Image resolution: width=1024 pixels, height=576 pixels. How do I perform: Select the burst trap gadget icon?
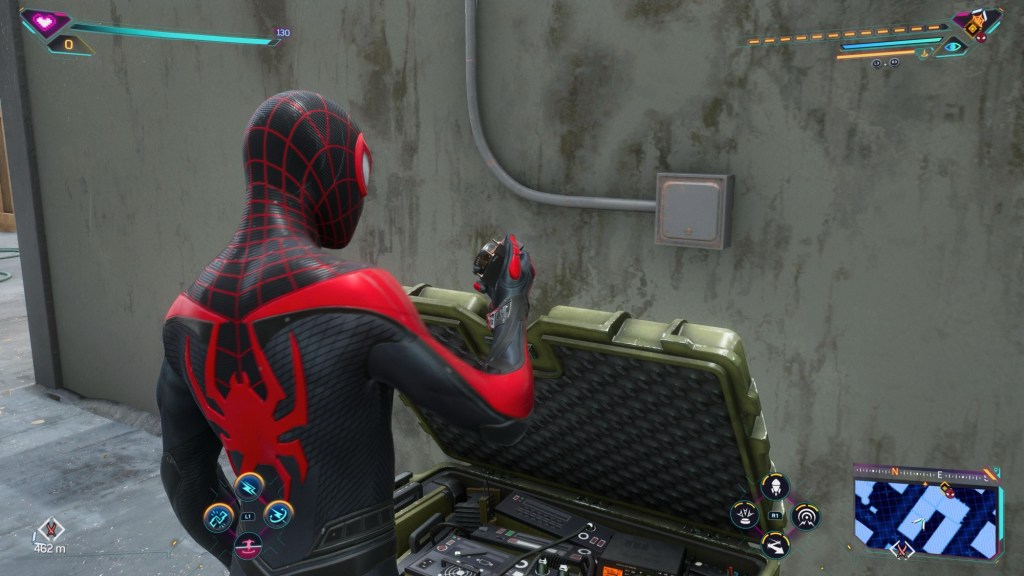click(744, 515)
